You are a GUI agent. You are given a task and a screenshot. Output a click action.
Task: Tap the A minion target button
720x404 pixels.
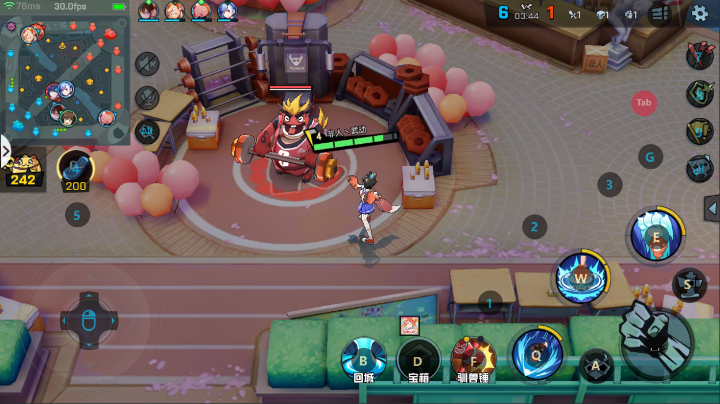point(597,366)
